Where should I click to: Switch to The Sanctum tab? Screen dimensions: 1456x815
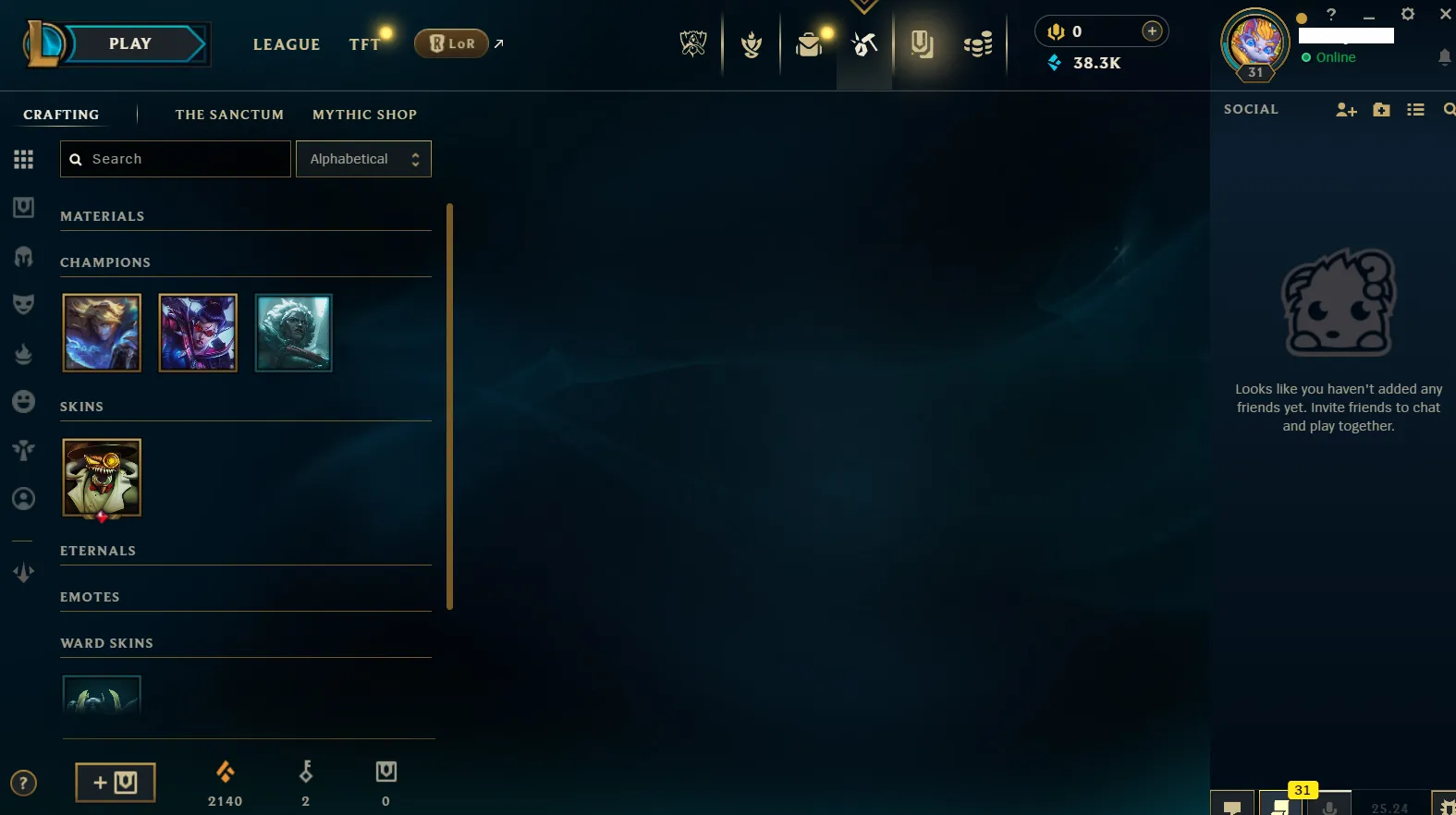coord(229,115)
